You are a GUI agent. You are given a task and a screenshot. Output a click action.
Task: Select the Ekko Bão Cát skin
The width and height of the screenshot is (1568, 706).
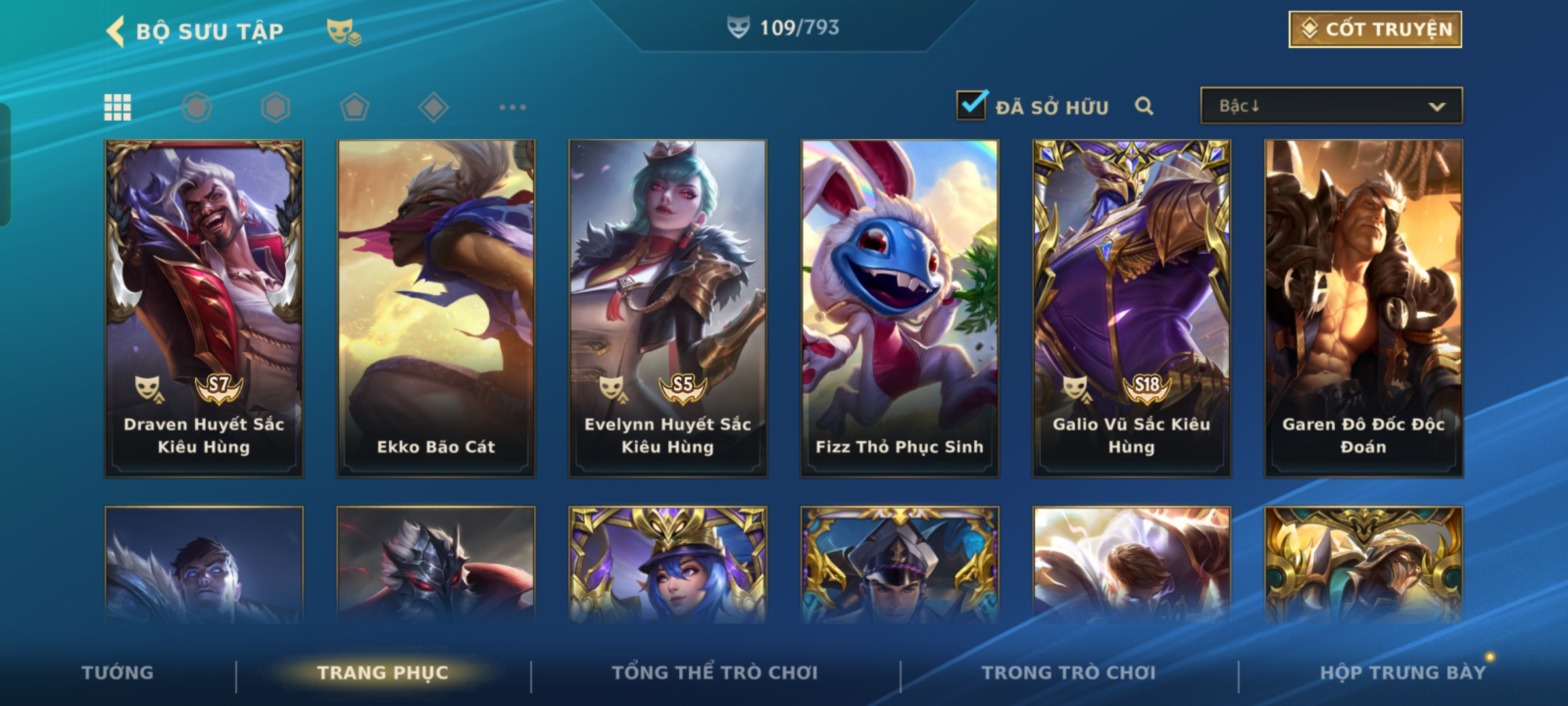pyautogui.click(x=436, y=307)
